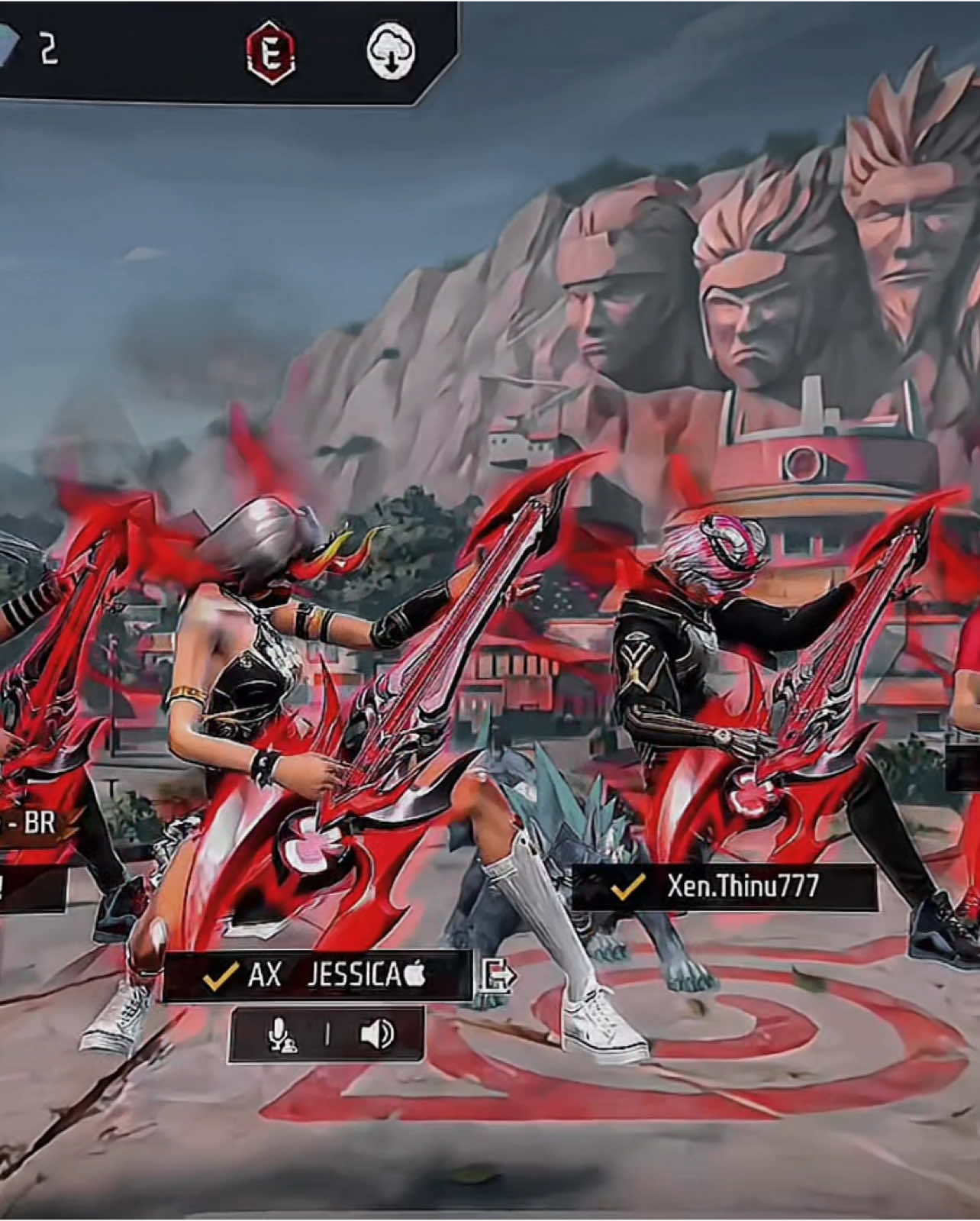Toggle the speaker sound icon

click(x=376, y=1035)
